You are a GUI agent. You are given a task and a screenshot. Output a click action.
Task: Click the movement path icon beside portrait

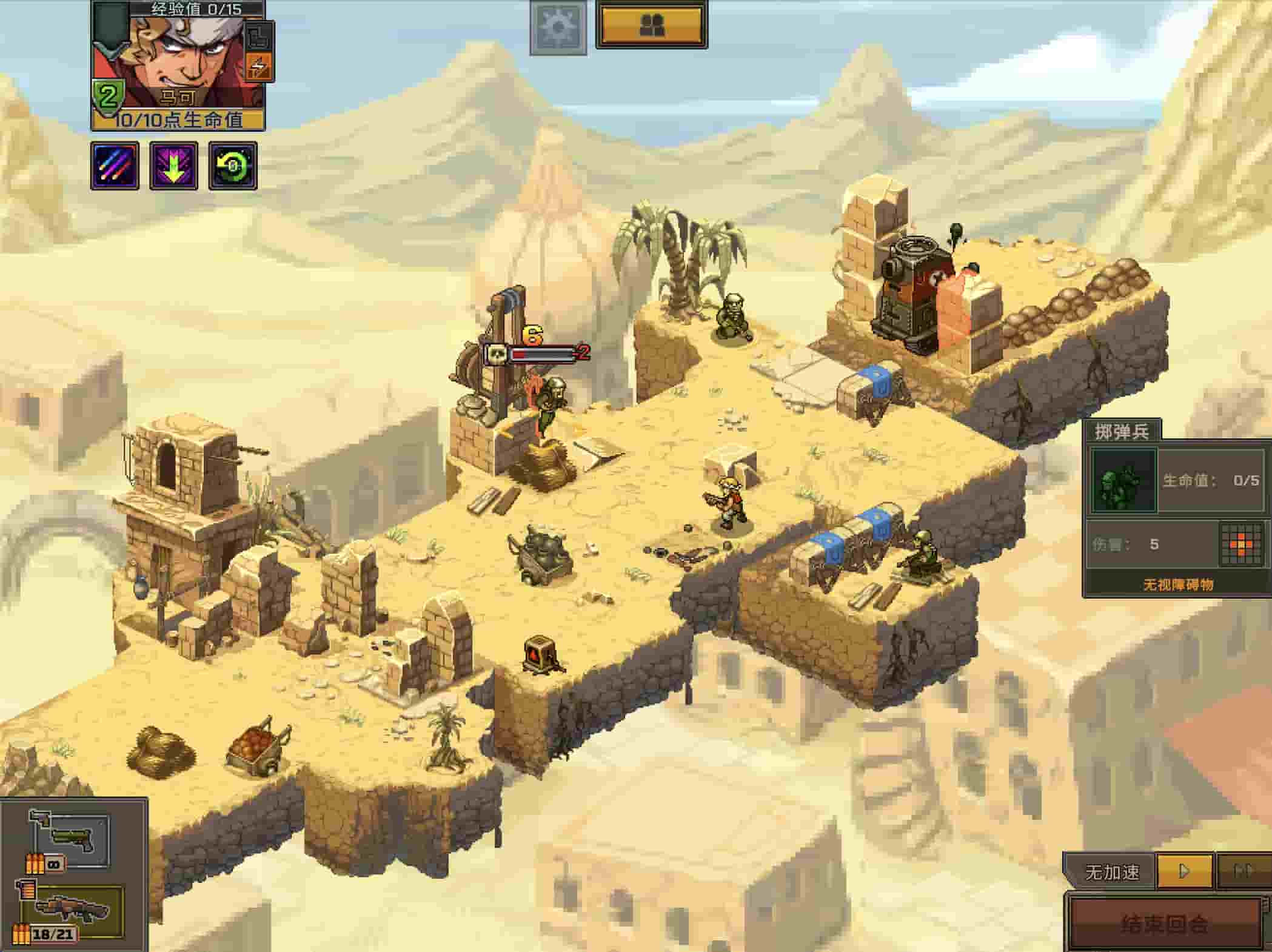(258, 36)
